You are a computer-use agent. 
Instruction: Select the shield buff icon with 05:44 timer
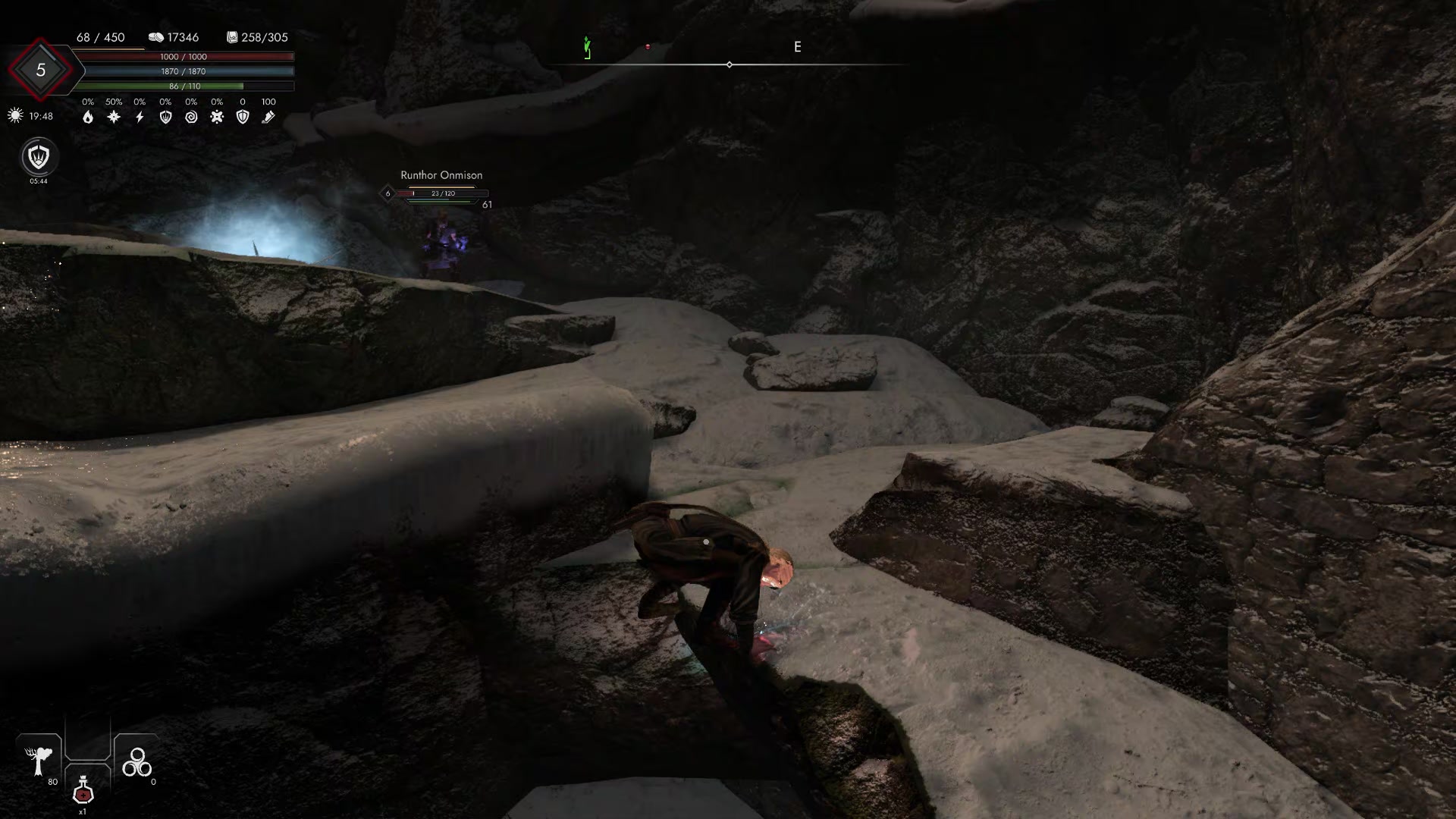coord(38,158)
